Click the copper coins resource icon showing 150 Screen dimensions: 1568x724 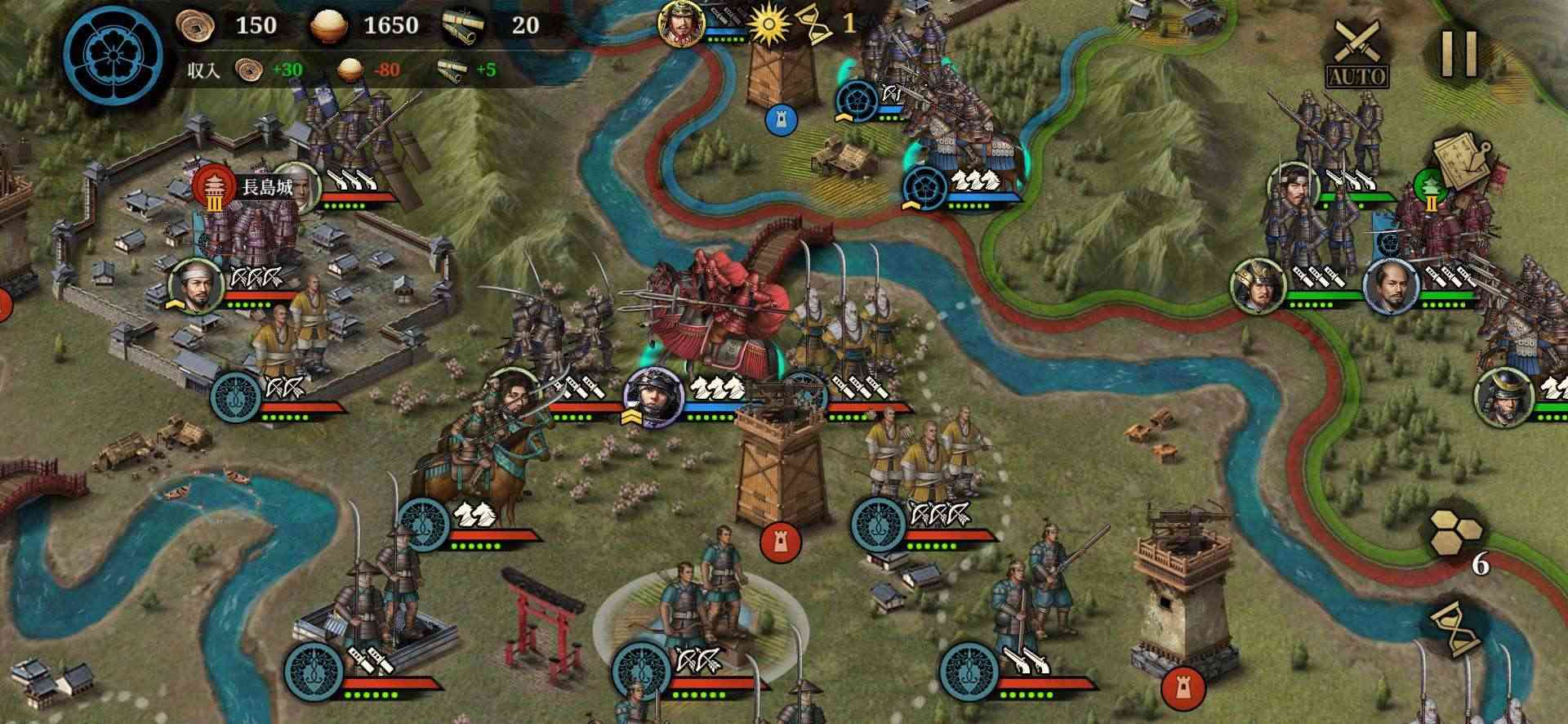click(x=194, y=25)
